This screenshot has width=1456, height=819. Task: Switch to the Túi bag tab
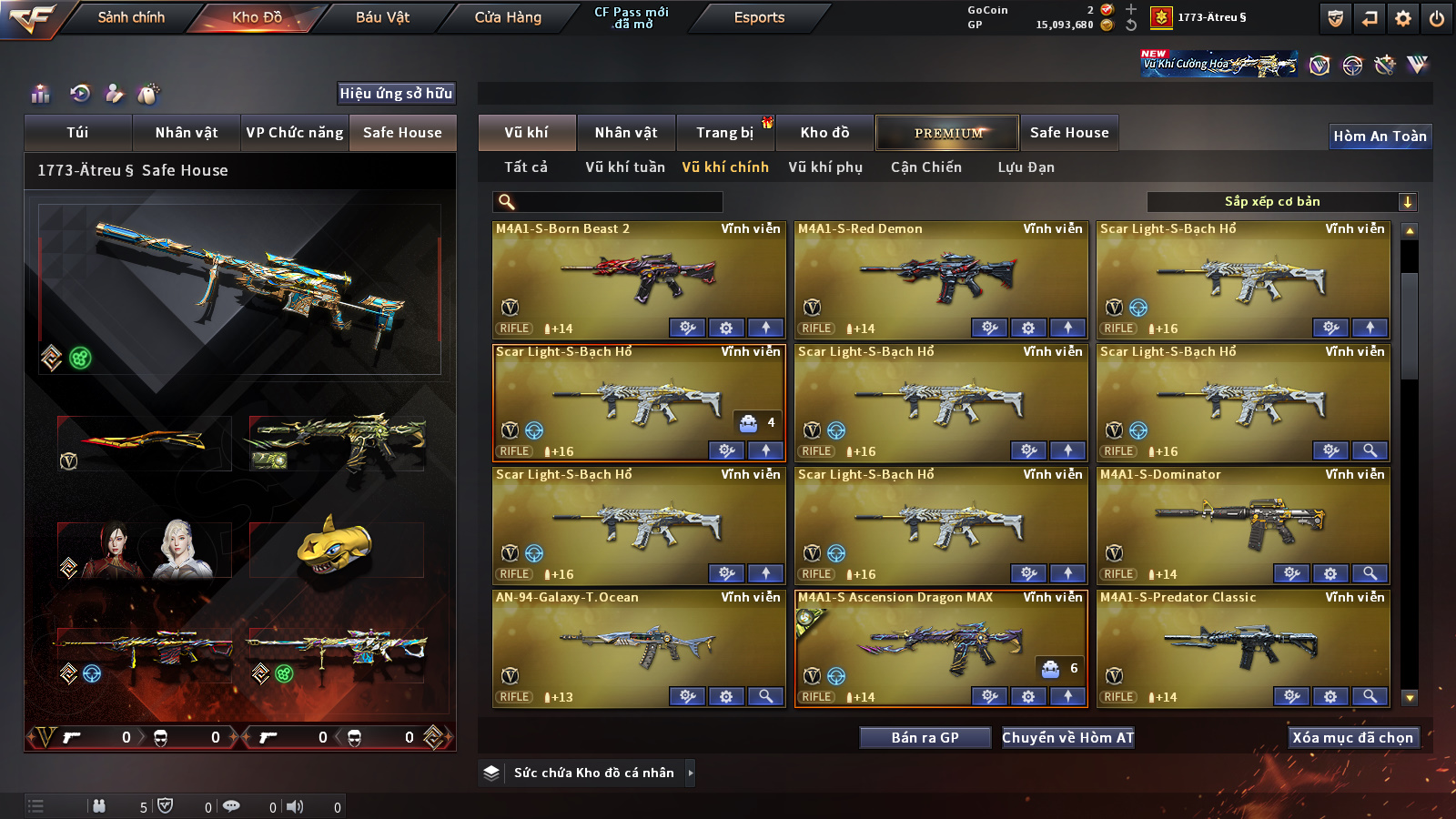pyautogui.click(x=77, y=133)
